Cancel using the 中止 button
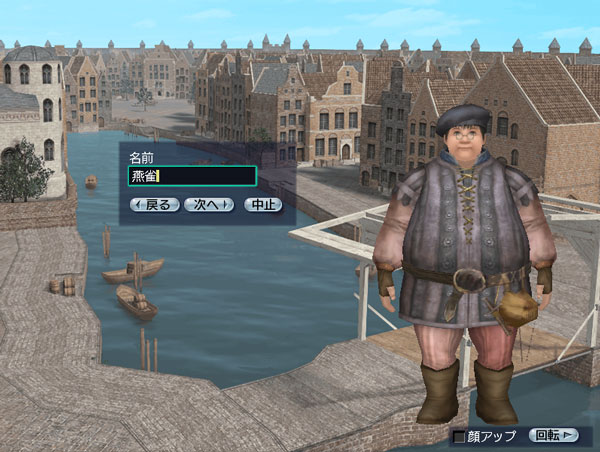This screenshot has width=600, height=452. tap(262, 204)
